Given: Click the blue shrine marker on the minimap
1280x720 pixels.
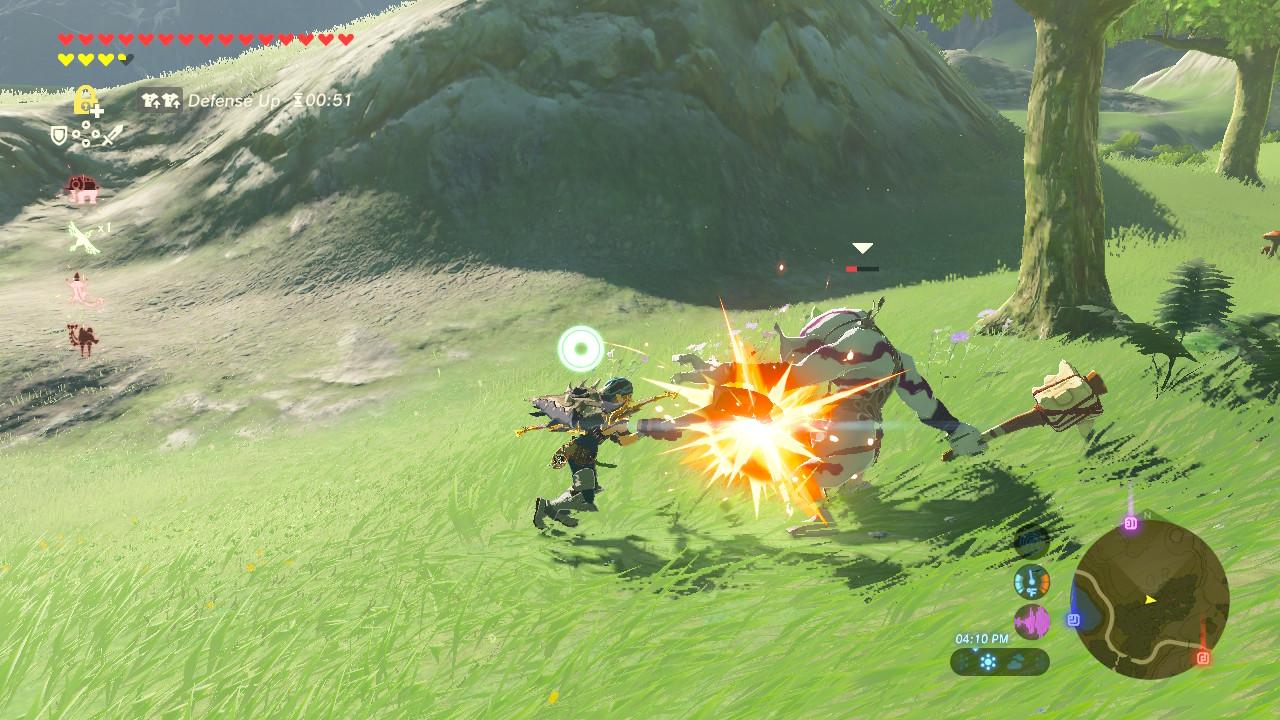Looking at the screenshot, I should tap(1074, 620).
